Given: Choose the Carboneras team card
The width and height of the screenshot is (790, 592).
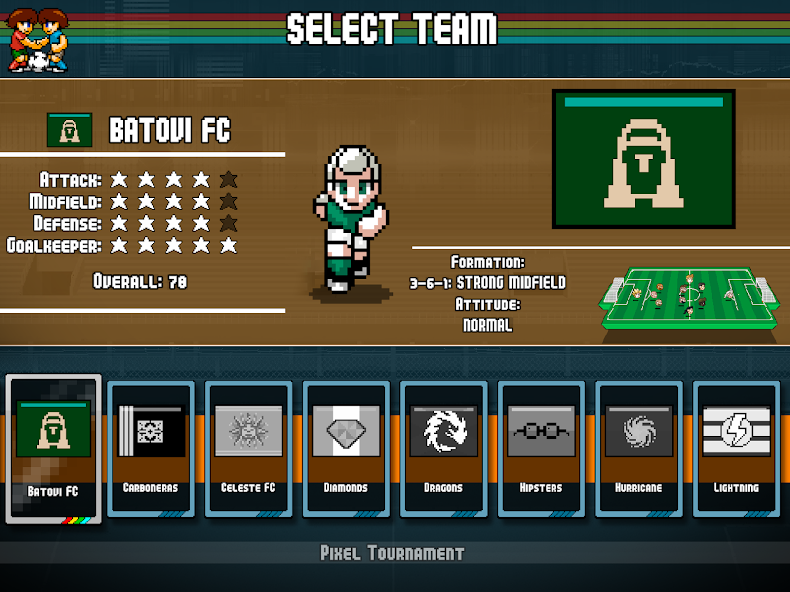Looking at the screenshot, I should click(x=150, y=448).
